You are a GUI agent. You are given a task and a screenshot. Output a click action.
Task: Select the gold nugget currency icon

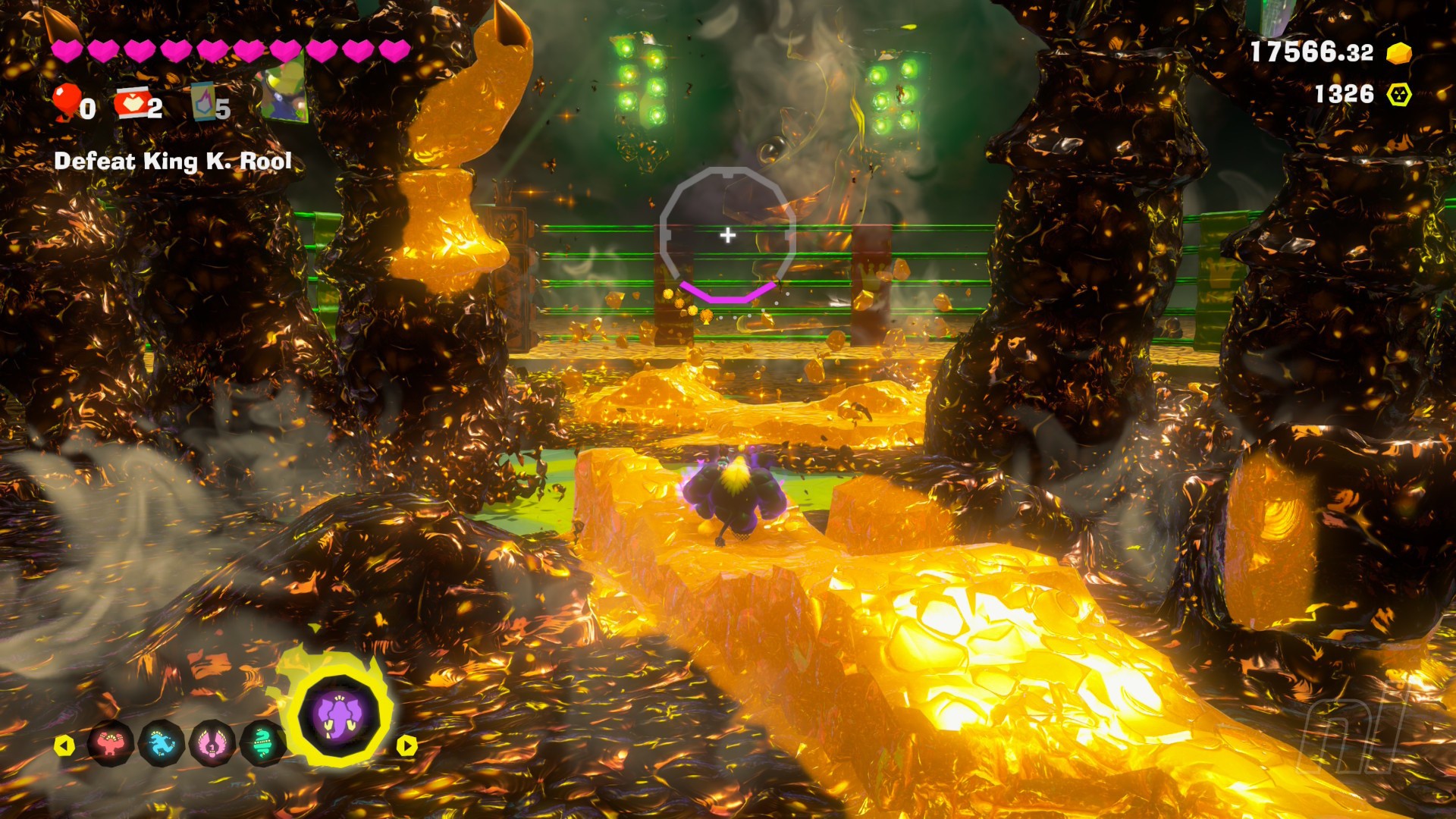(1399, 53)
